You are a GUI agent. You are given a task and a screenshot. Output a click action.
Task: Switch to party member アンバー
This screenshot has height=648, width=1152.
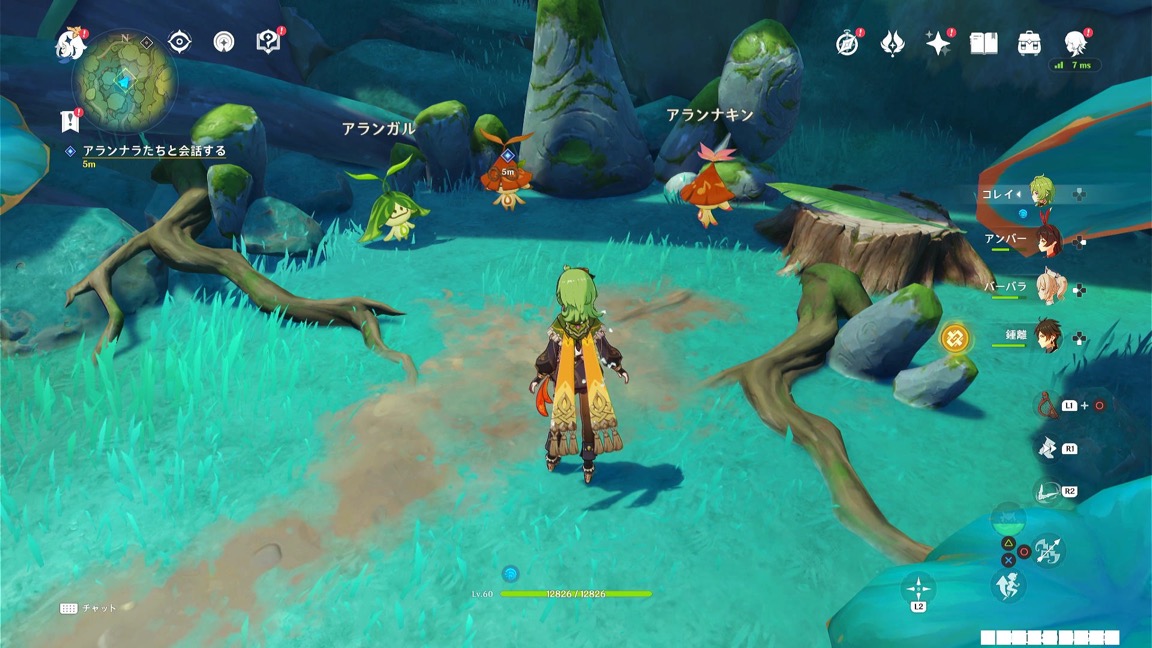click(x=1047, y=241)
